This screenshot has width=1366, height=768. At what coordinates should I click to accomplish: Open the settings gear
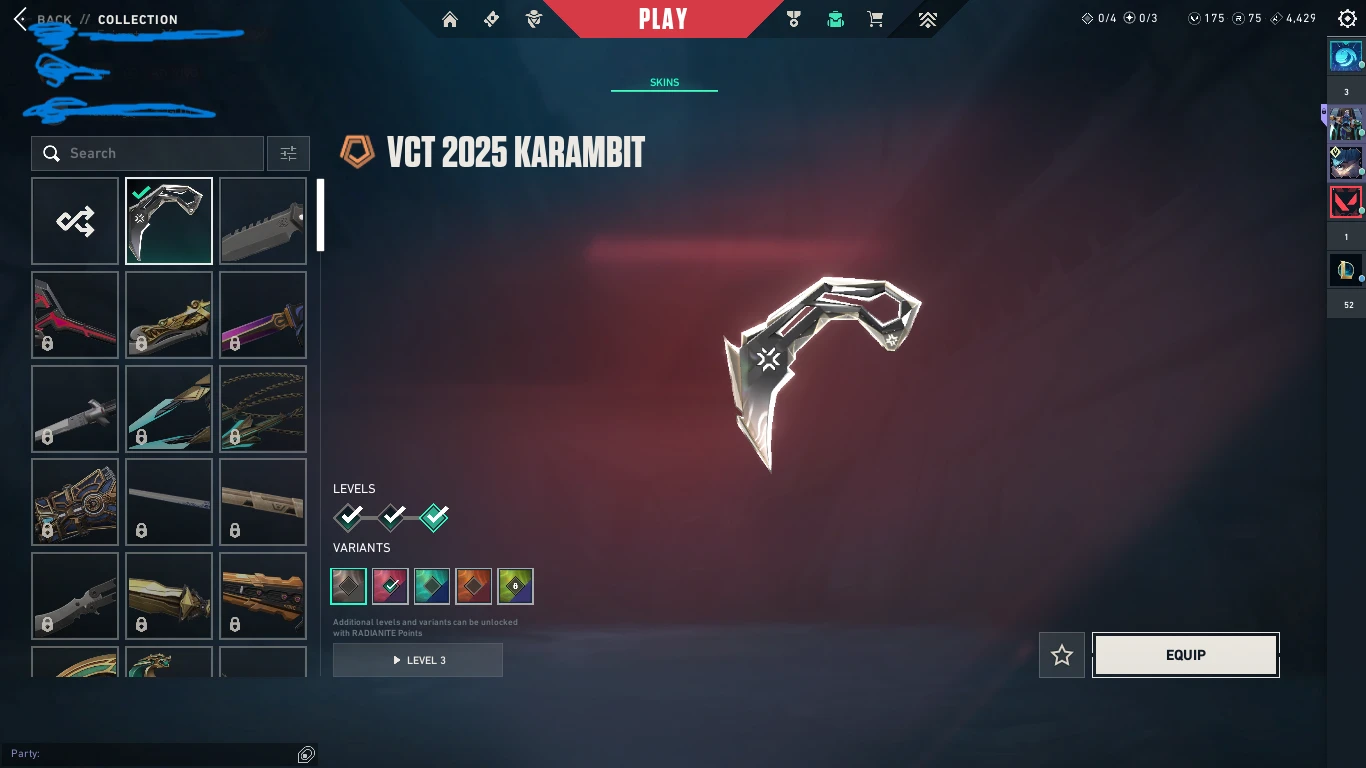pyautogui.click(x=1346, y=19)
